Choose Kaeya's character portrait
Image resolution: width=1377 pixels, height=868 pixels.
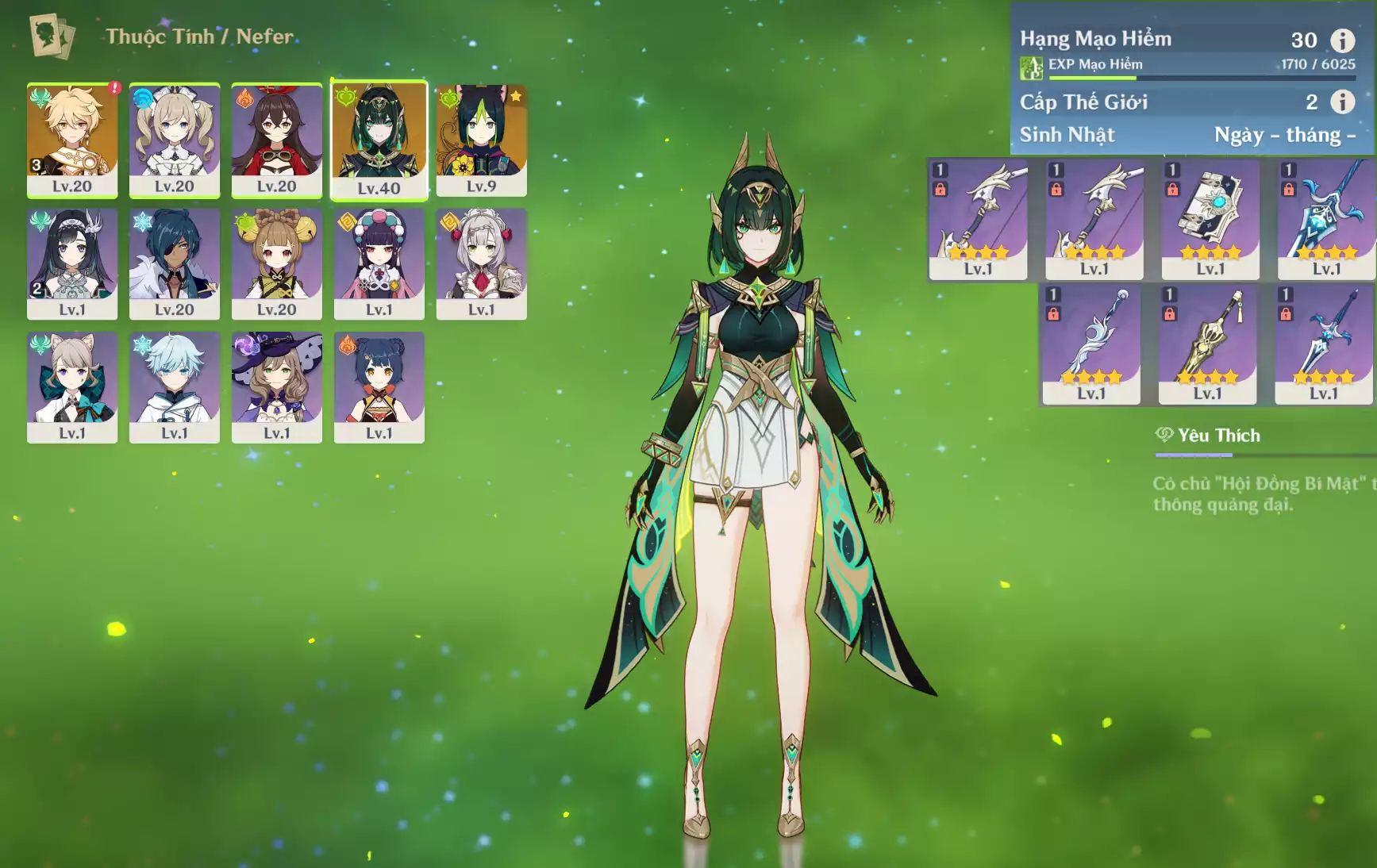tap(175, 263)
